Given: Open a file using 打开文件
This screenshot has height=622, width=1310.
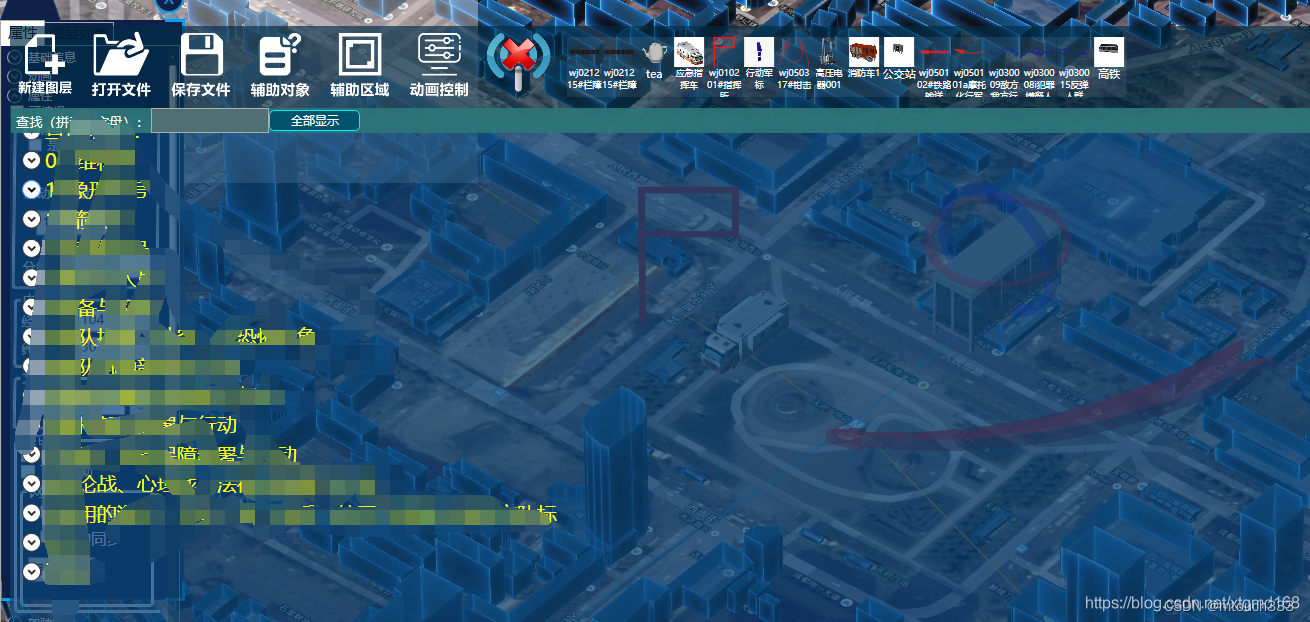Looking at the screenshot, I should [x=121, y=63].
